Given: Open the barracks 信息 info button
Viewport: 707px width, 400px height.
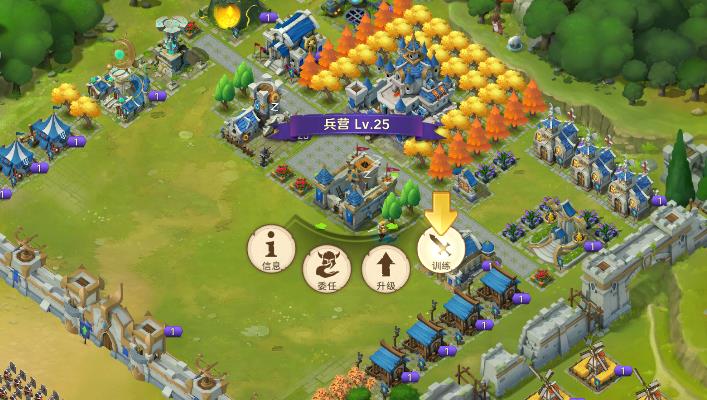Looking at the screenshot, I should (x=270, y=246).
